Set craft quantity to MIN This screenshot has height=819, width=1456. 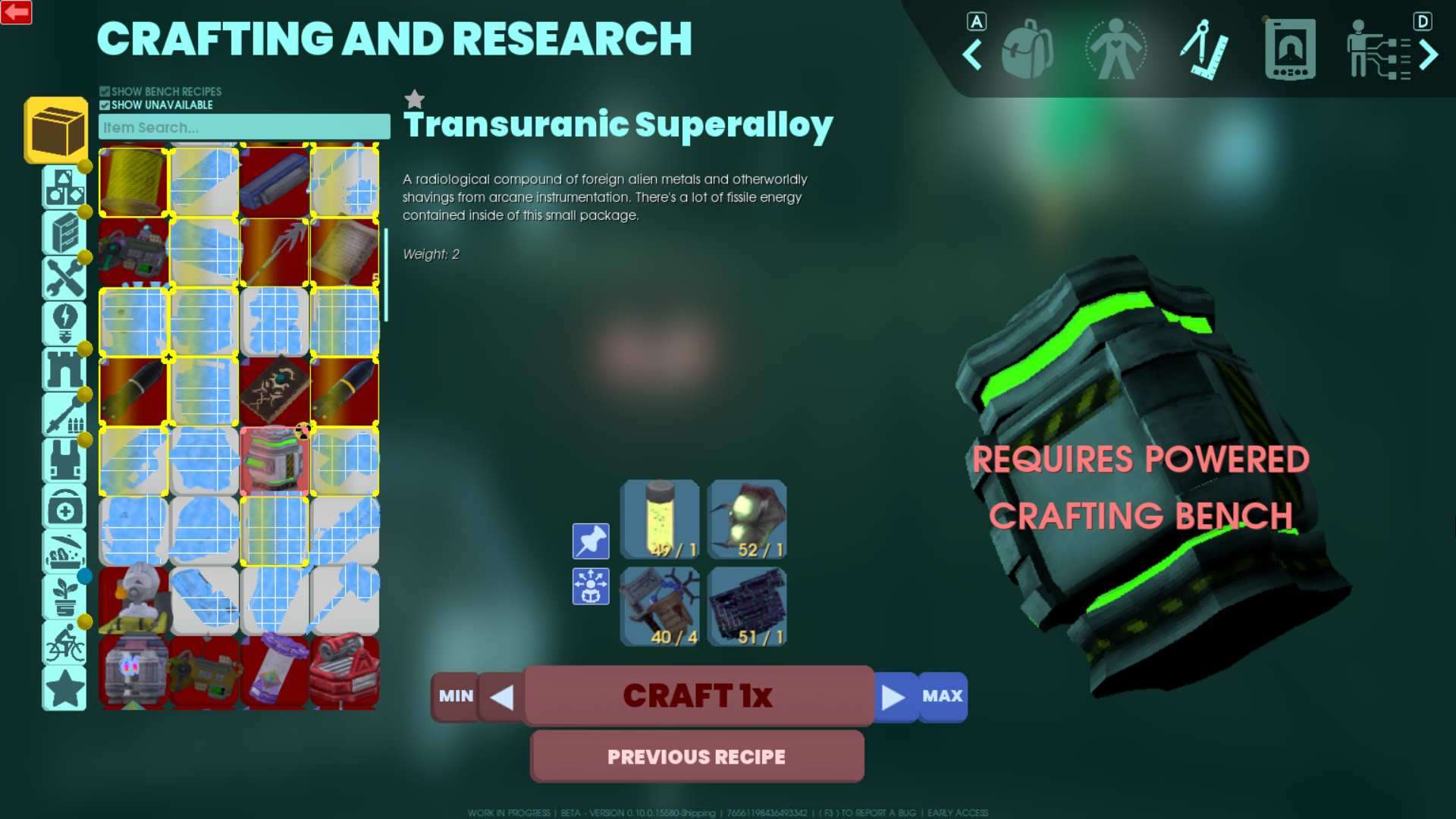[x=455, y=695]
